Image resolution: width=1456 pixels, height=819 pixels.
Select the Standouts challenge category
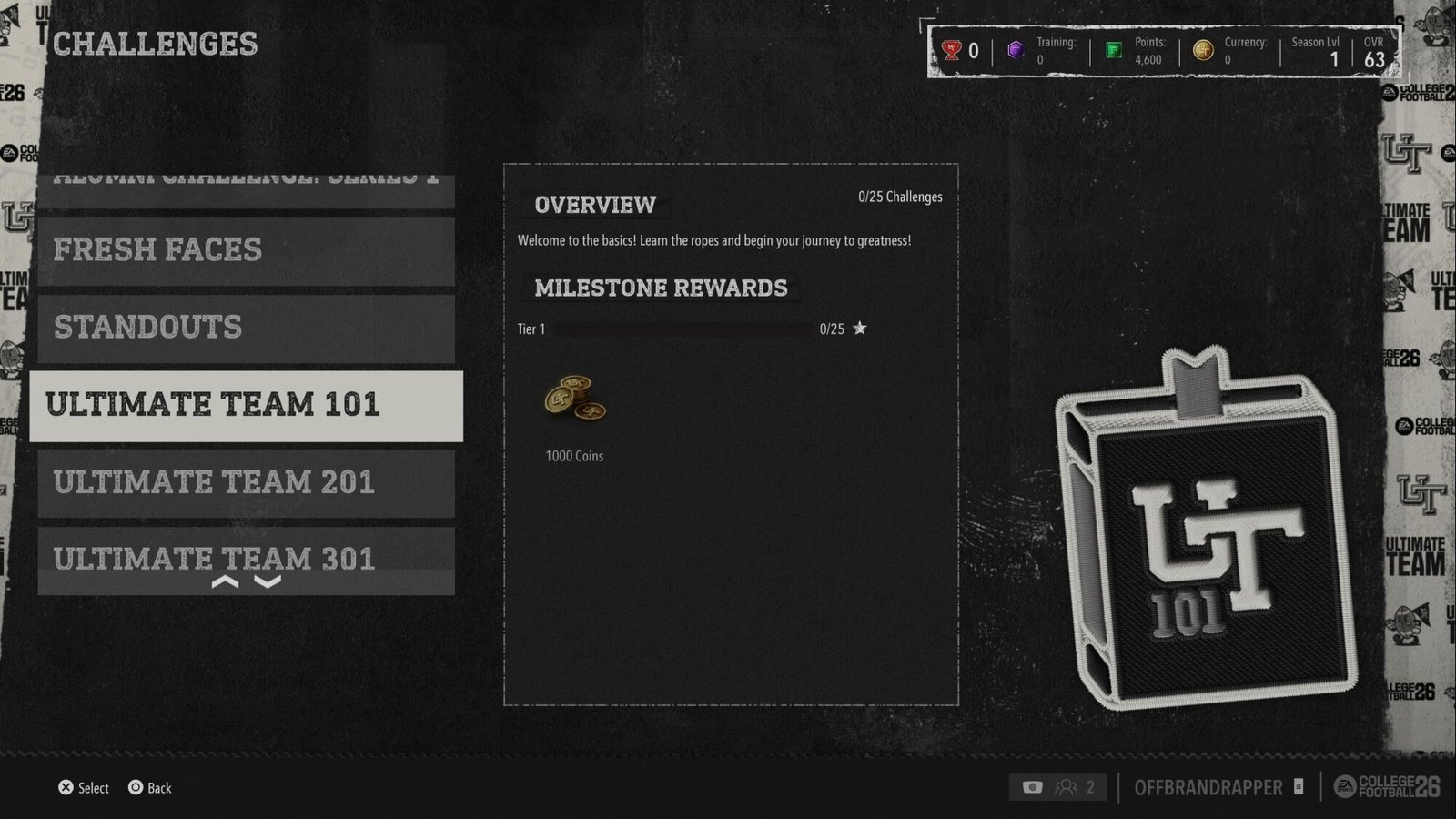(246, 328)
